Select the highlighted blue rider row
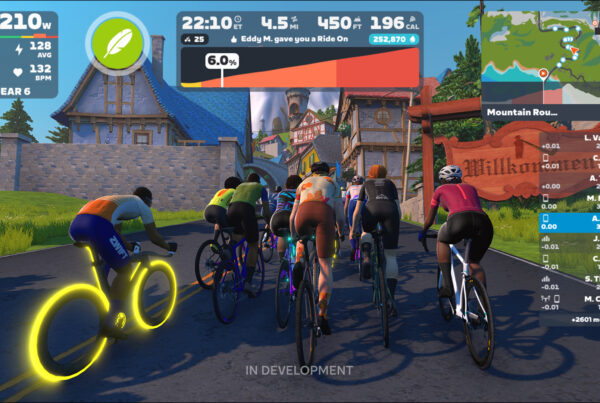Viewport: 600px width, 403px height. pyautogui.click(x=570, y=220)
